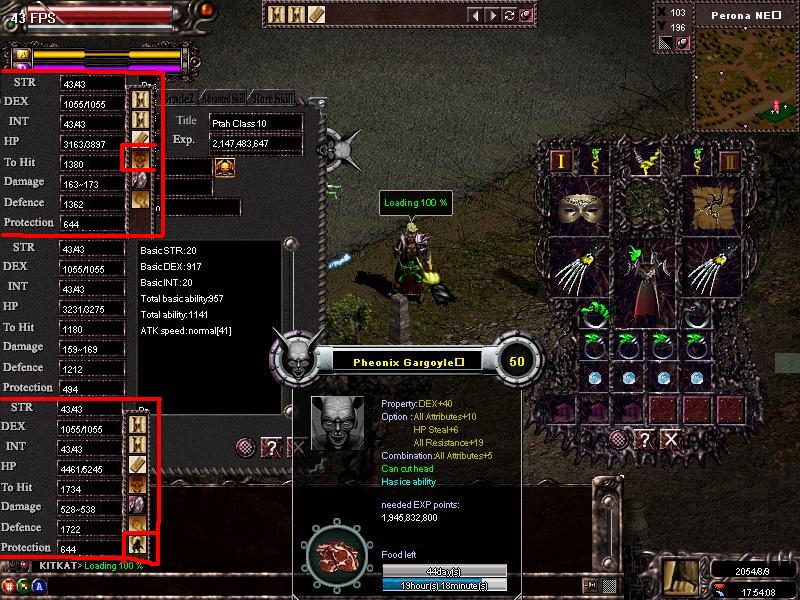The image size is (800, 600).
Task: Close the equipment window with the X button
Action: (x=670, y=439)
